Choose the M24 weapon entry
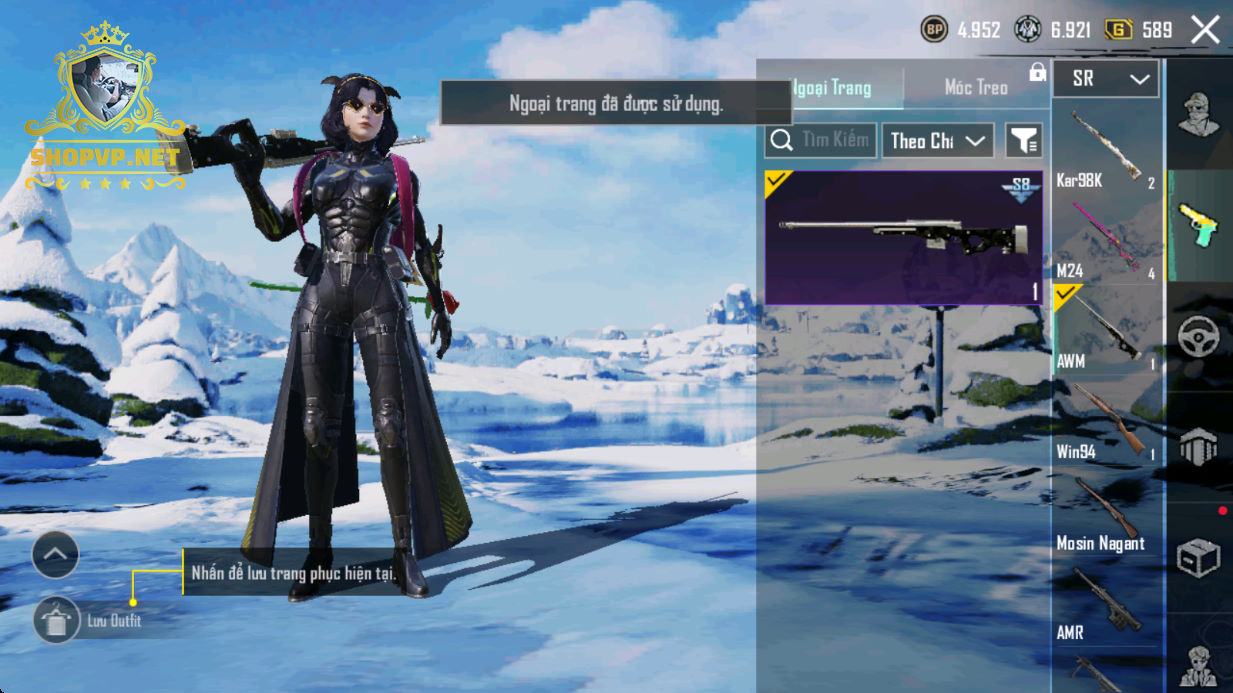The width and height of the screenshot is (1233, 693). pos(1106,240)
